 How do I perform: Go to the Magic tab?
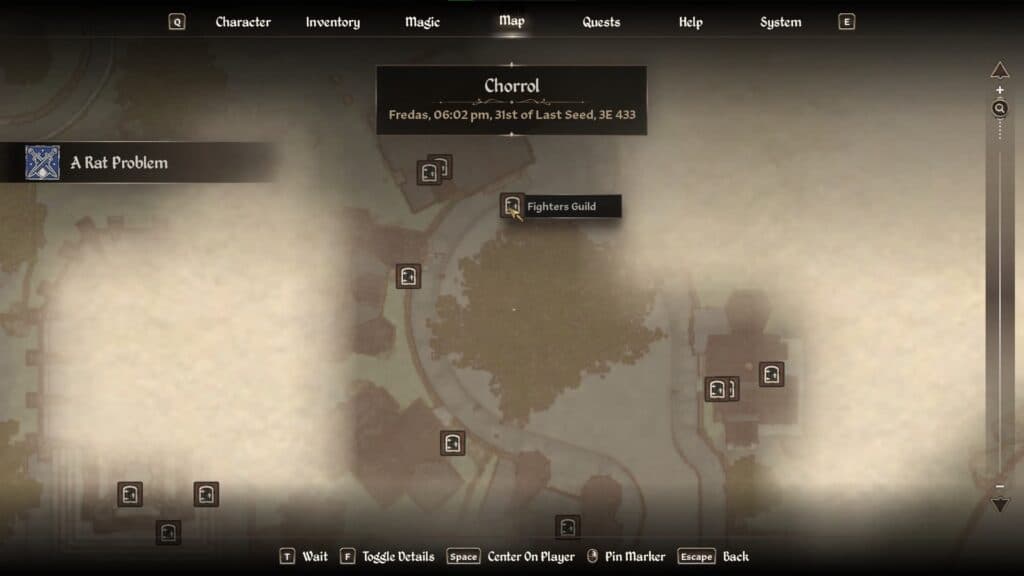(x=422, y=22)
